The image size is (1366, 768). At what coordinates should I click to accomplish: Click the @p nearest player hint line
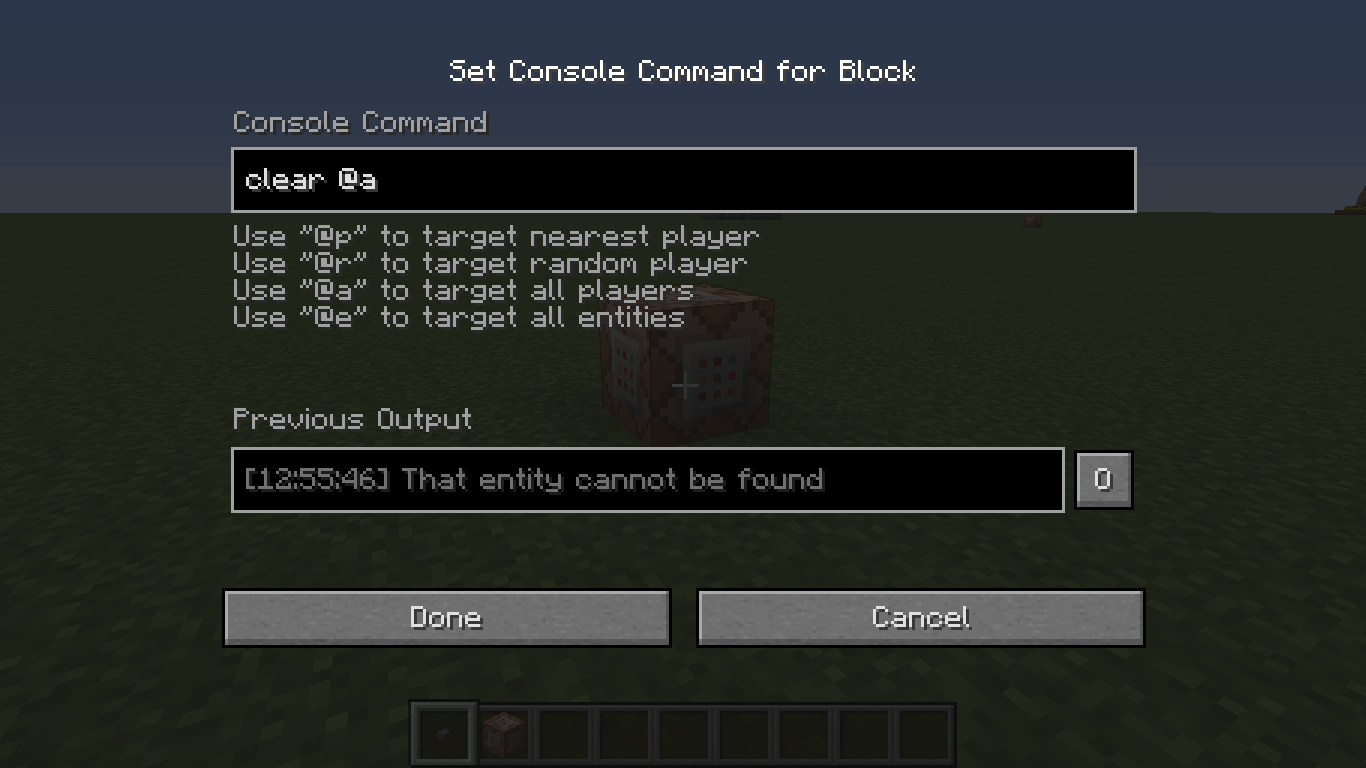click(496, 236)
